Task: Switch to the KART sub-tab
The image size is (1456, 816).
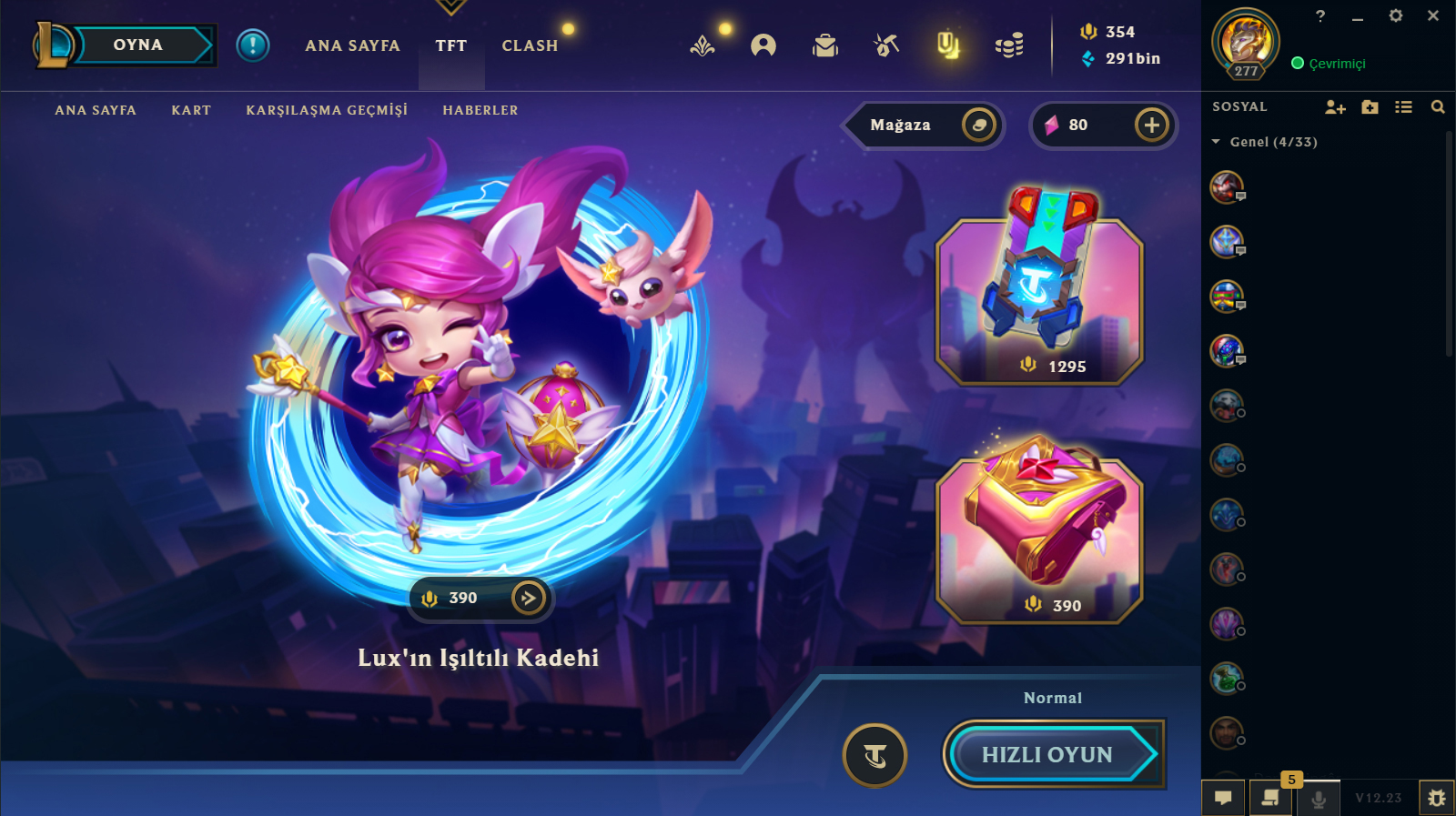Action: tap(191, 110)
